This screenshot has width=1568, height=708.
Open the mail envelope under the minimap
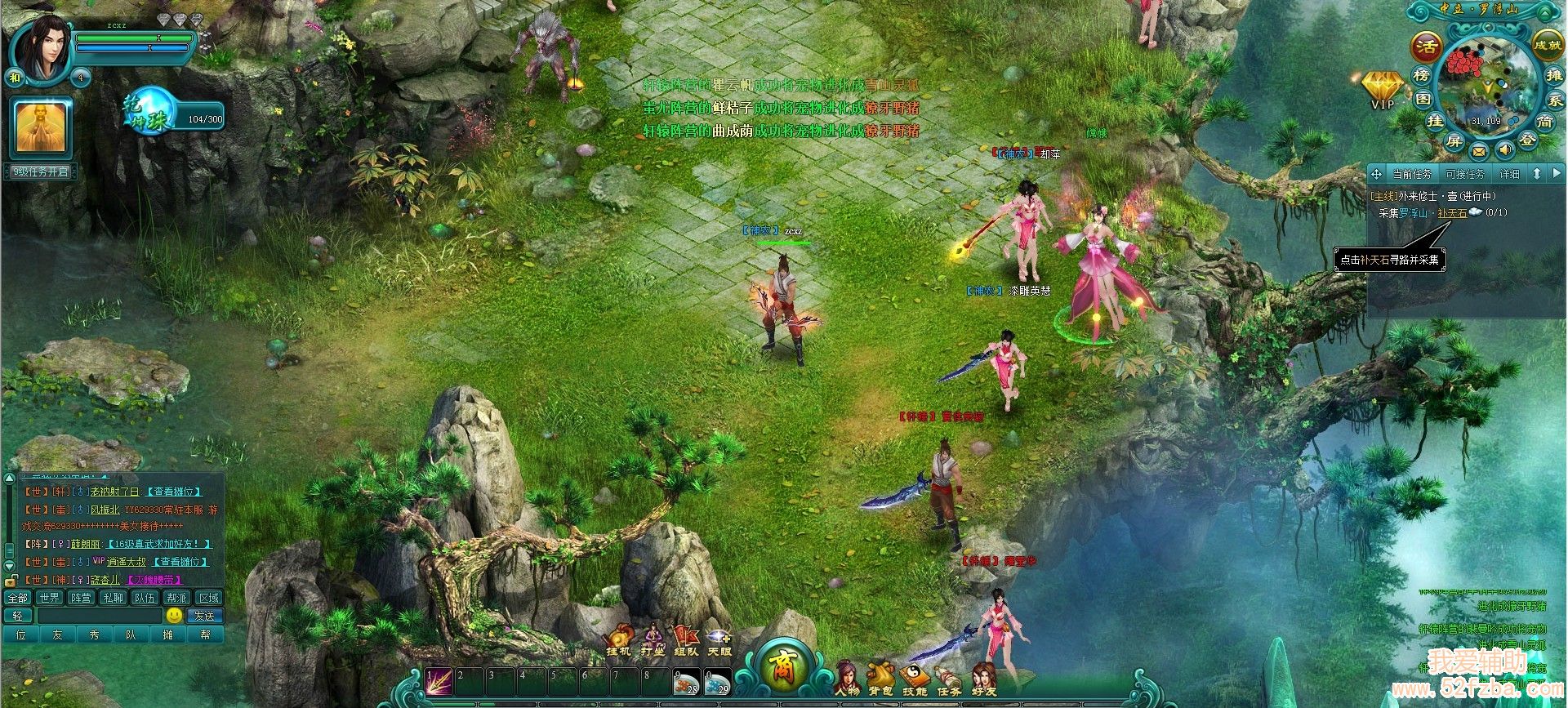coord(1479,151)
